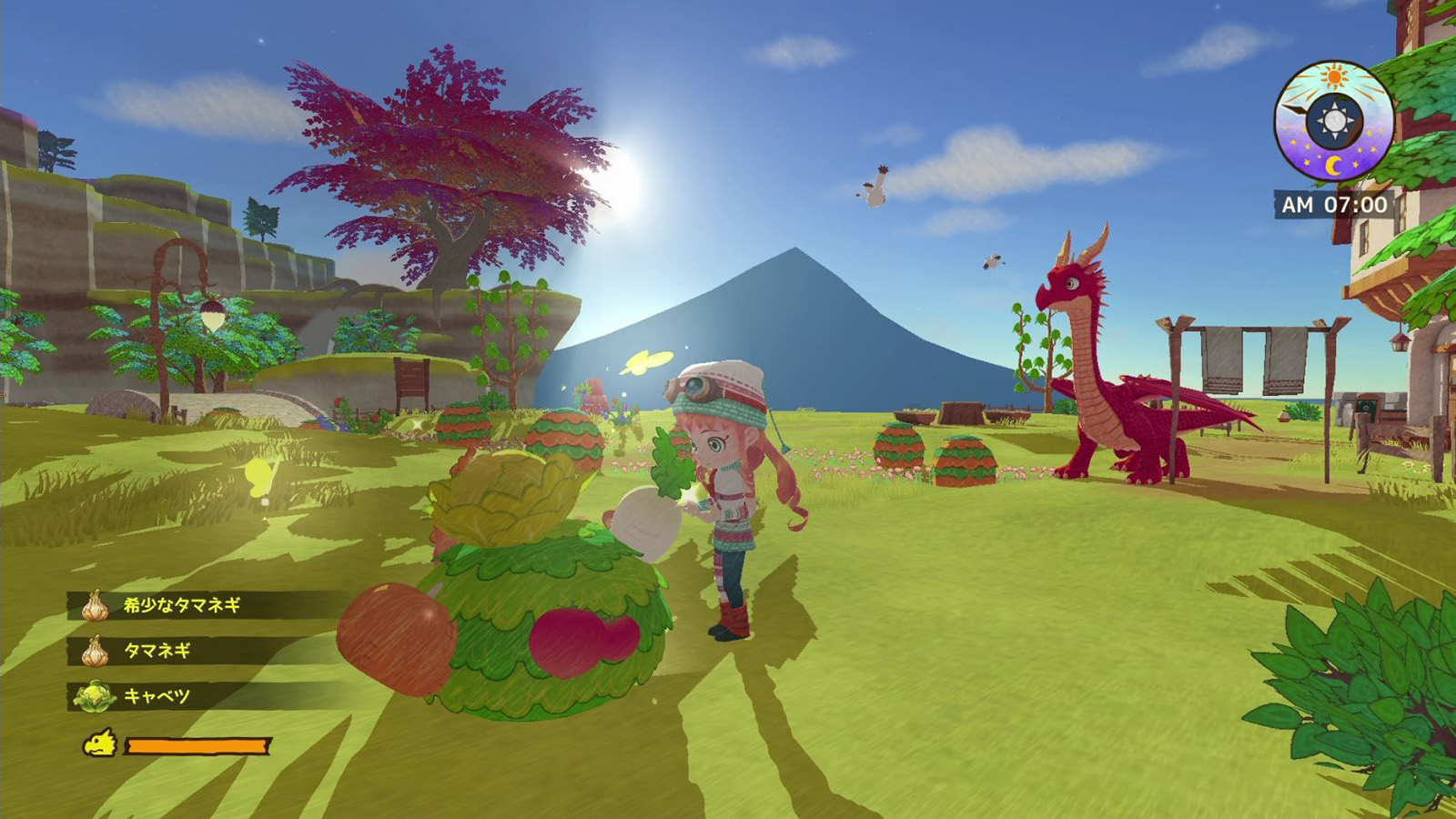This screenshot has width=1456, height=819.
Task: Select the 希少なタマネギ item entry
Action: pos(182,605)
